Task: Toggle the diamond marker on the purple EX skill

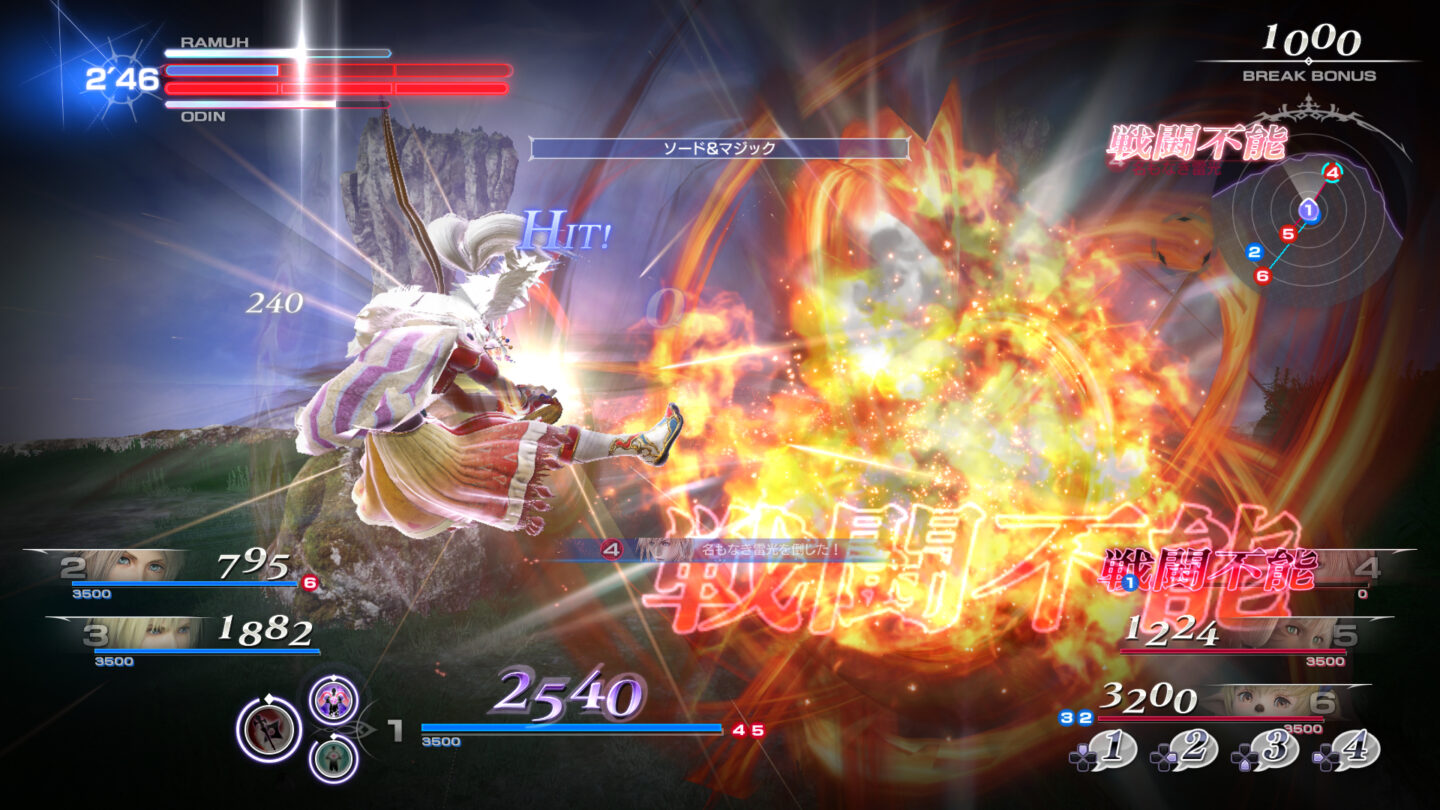Action: 334,677
